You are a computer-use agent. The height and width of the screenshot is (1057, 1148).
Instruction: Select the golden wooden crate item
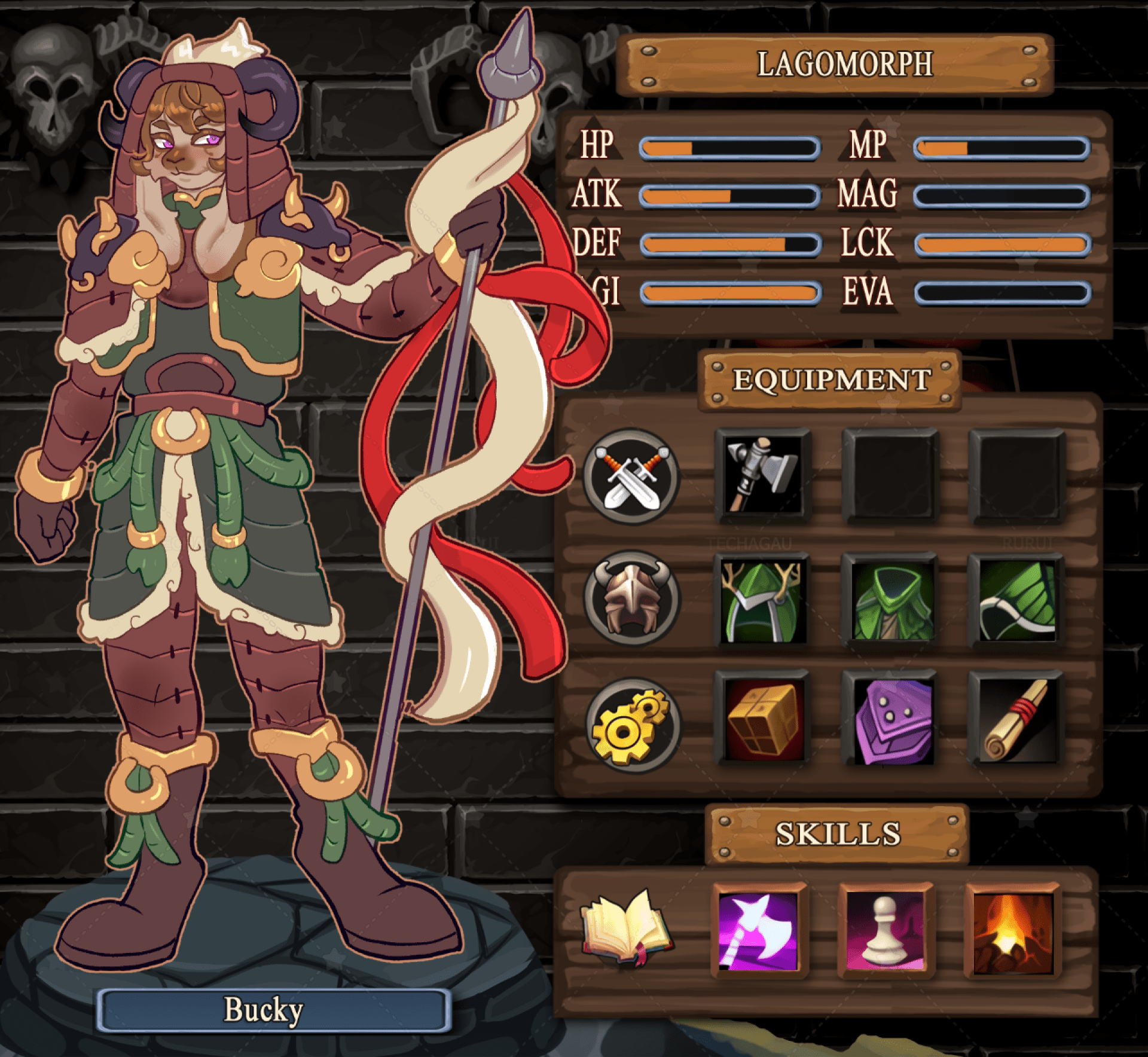pos(762,719)
